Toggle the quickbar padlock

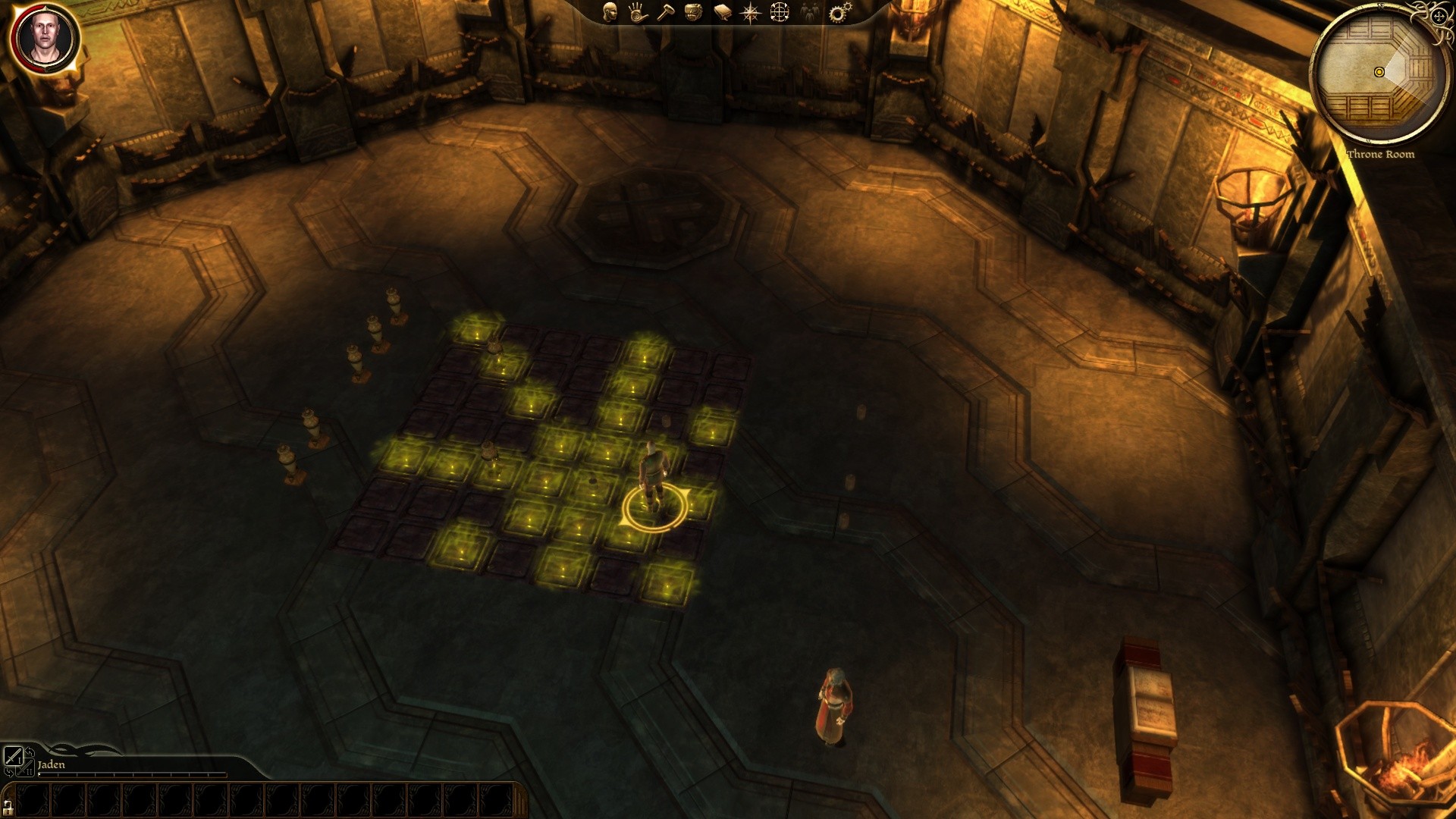coord(8,806)
